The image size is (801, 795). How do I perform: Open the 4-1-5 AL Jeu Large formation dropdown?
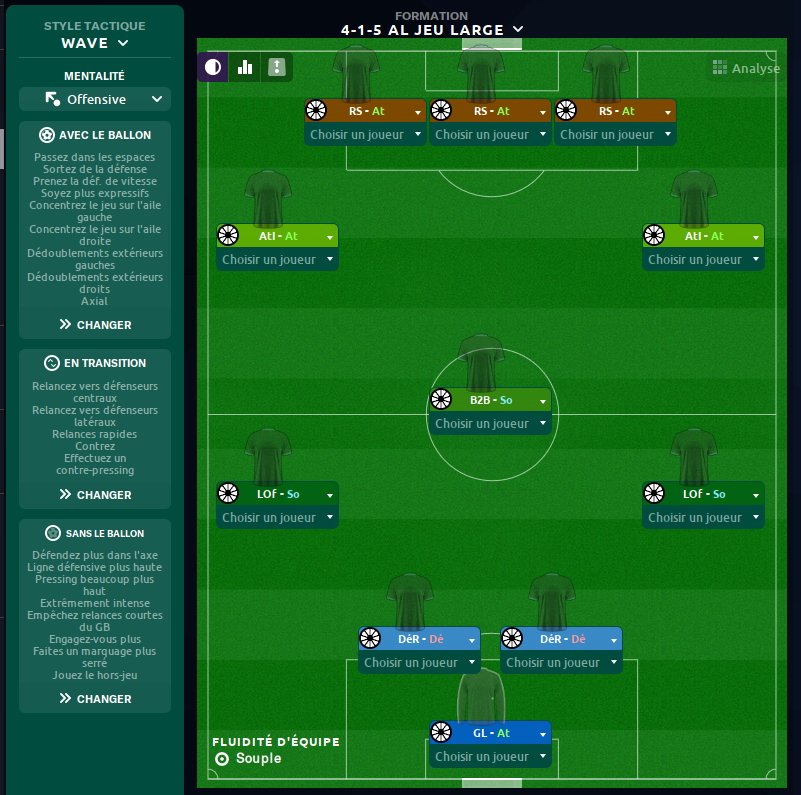click(x=431, y=30)
